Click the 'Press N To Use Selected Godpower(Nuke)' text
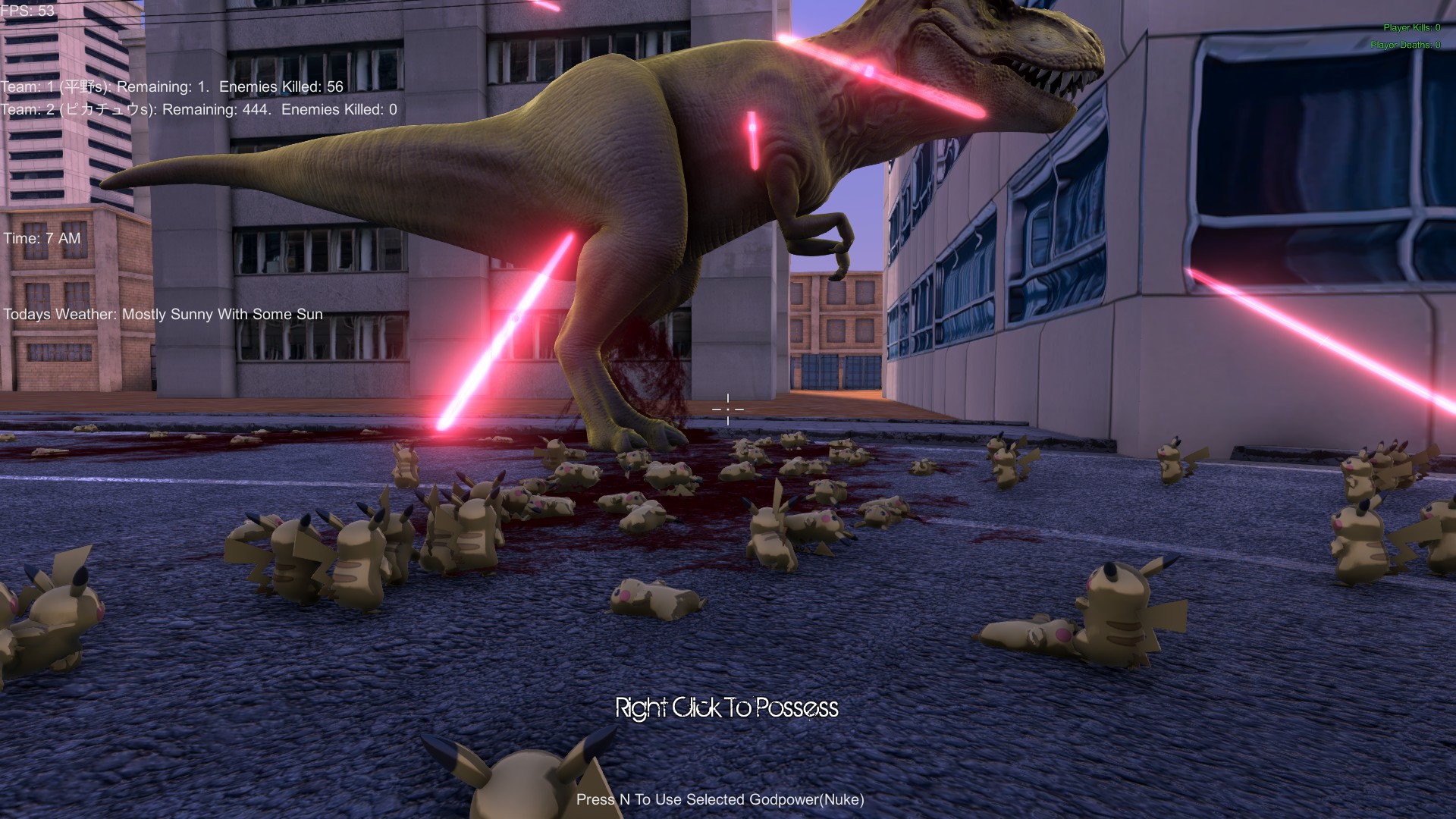This screenshot has width=1456, height=819. point(720,799)
